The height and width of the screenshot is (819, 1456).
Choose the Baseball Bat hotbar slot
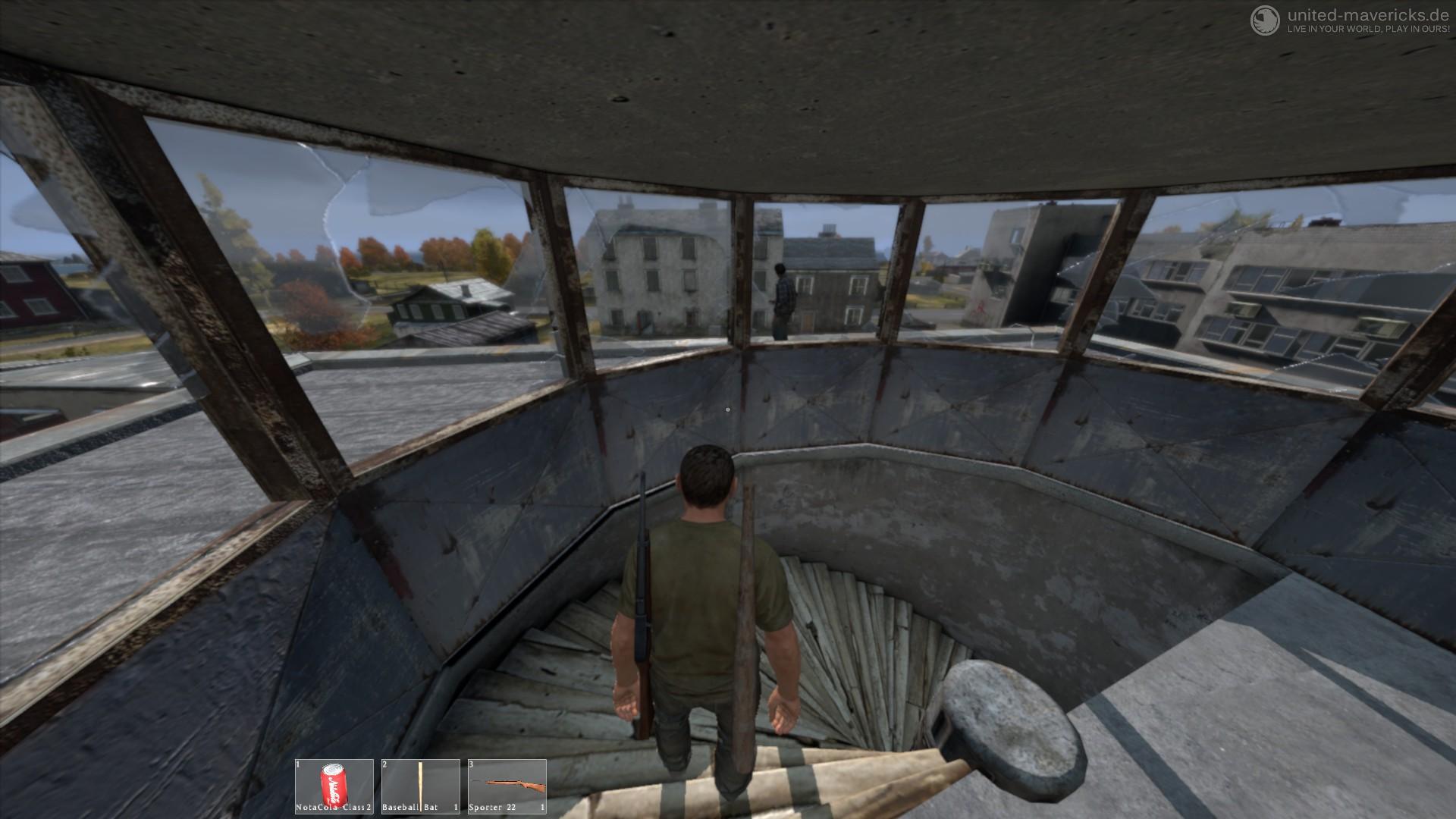coord(421,786)
